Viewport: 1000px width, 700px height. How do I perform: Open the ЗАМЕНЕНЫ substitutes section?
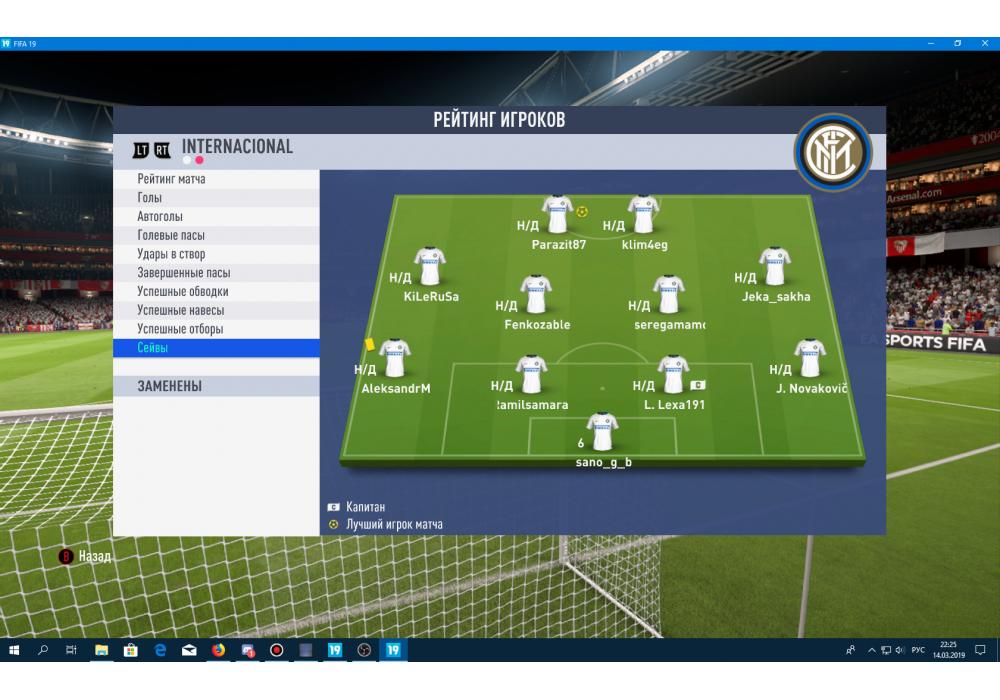[x=216, y=386]
